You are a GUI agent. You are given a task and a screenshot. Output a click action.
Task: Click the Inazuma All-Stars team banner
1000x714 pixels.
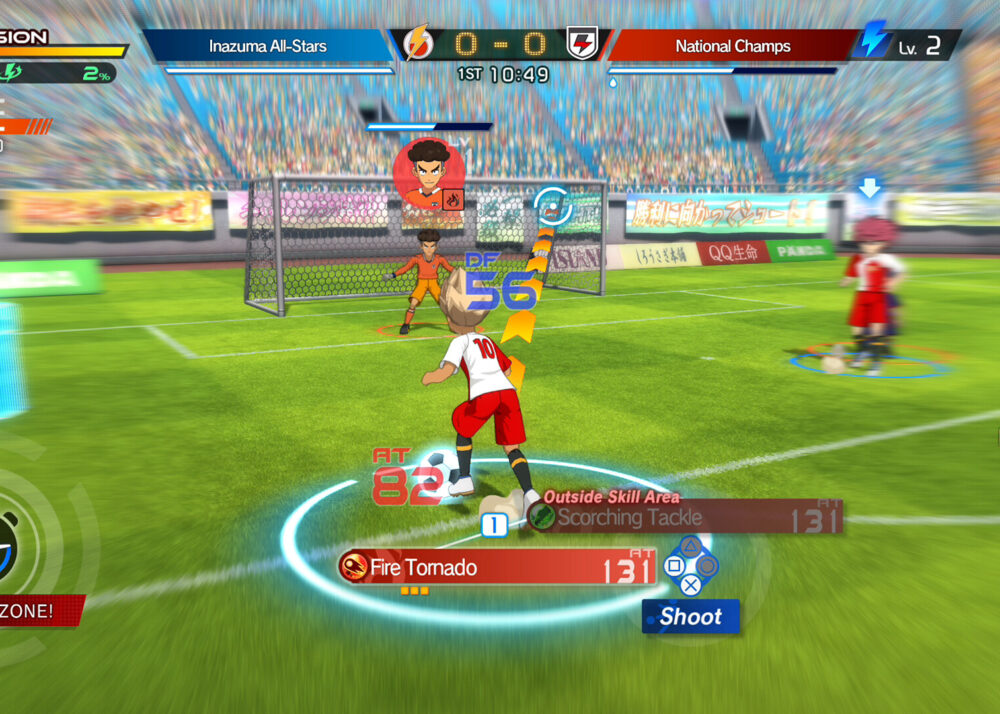pos(267,46)
